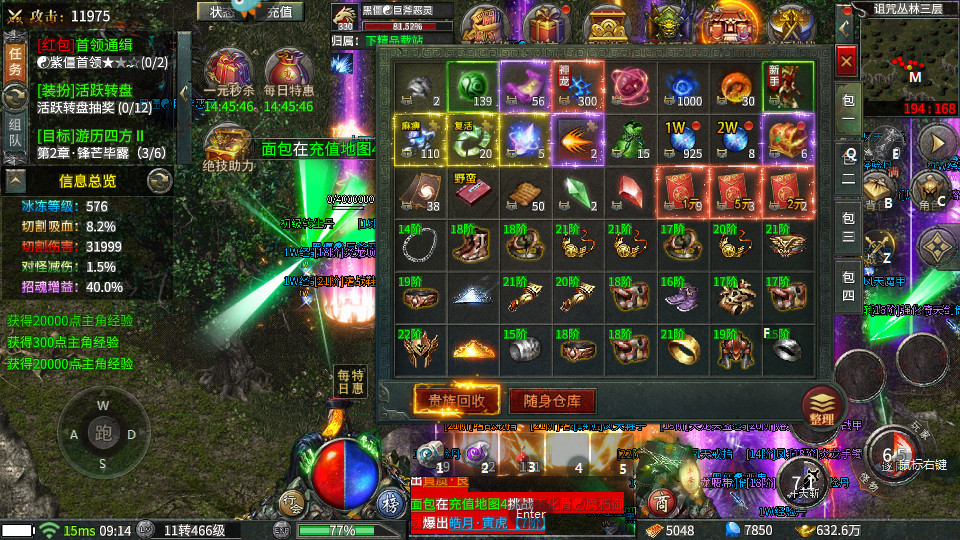Switch to bag tab 包四
Viewport: 960px width, 540px height.
[846, 285]
